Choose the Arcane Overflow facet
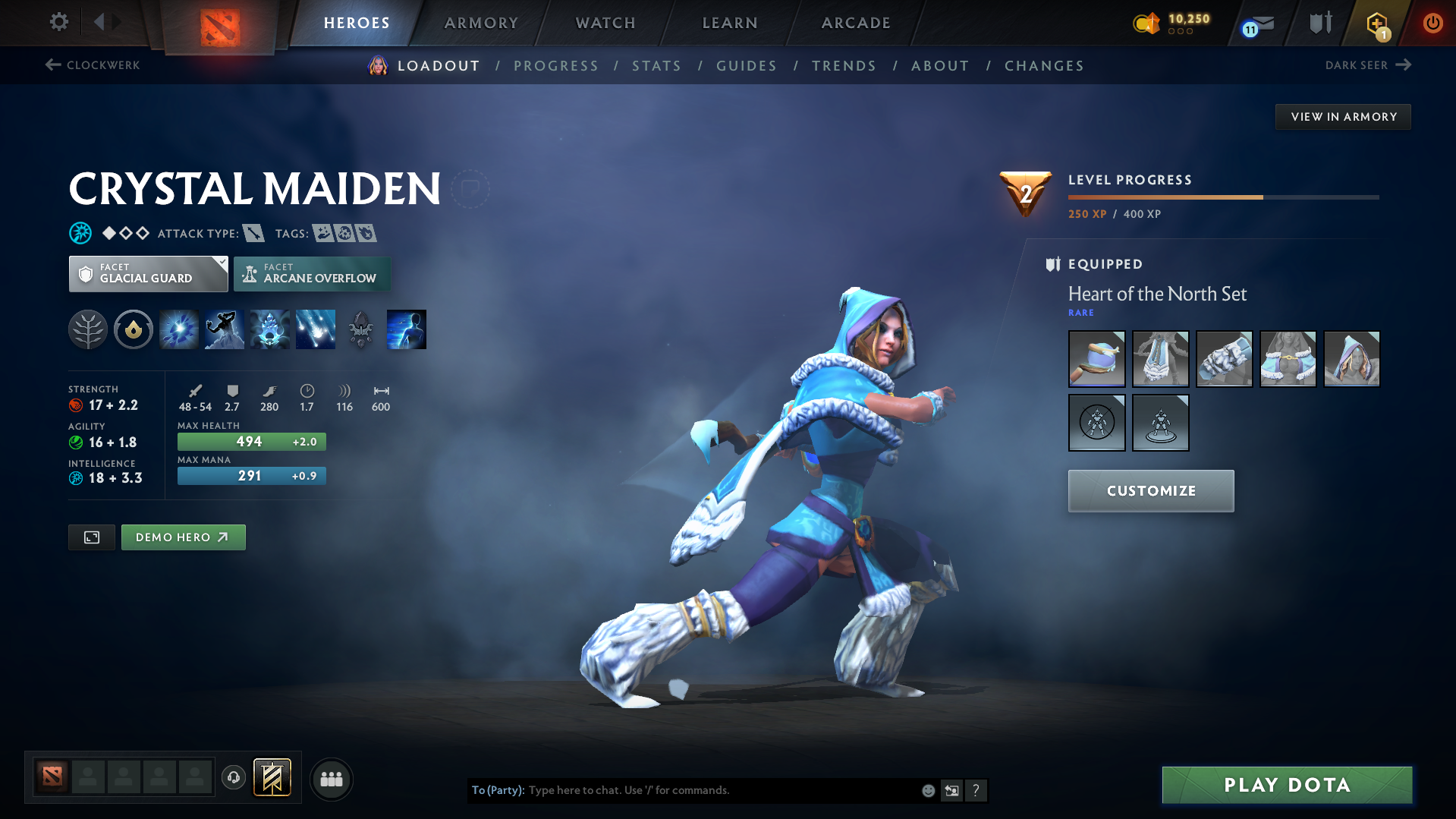 pos(312,274)
